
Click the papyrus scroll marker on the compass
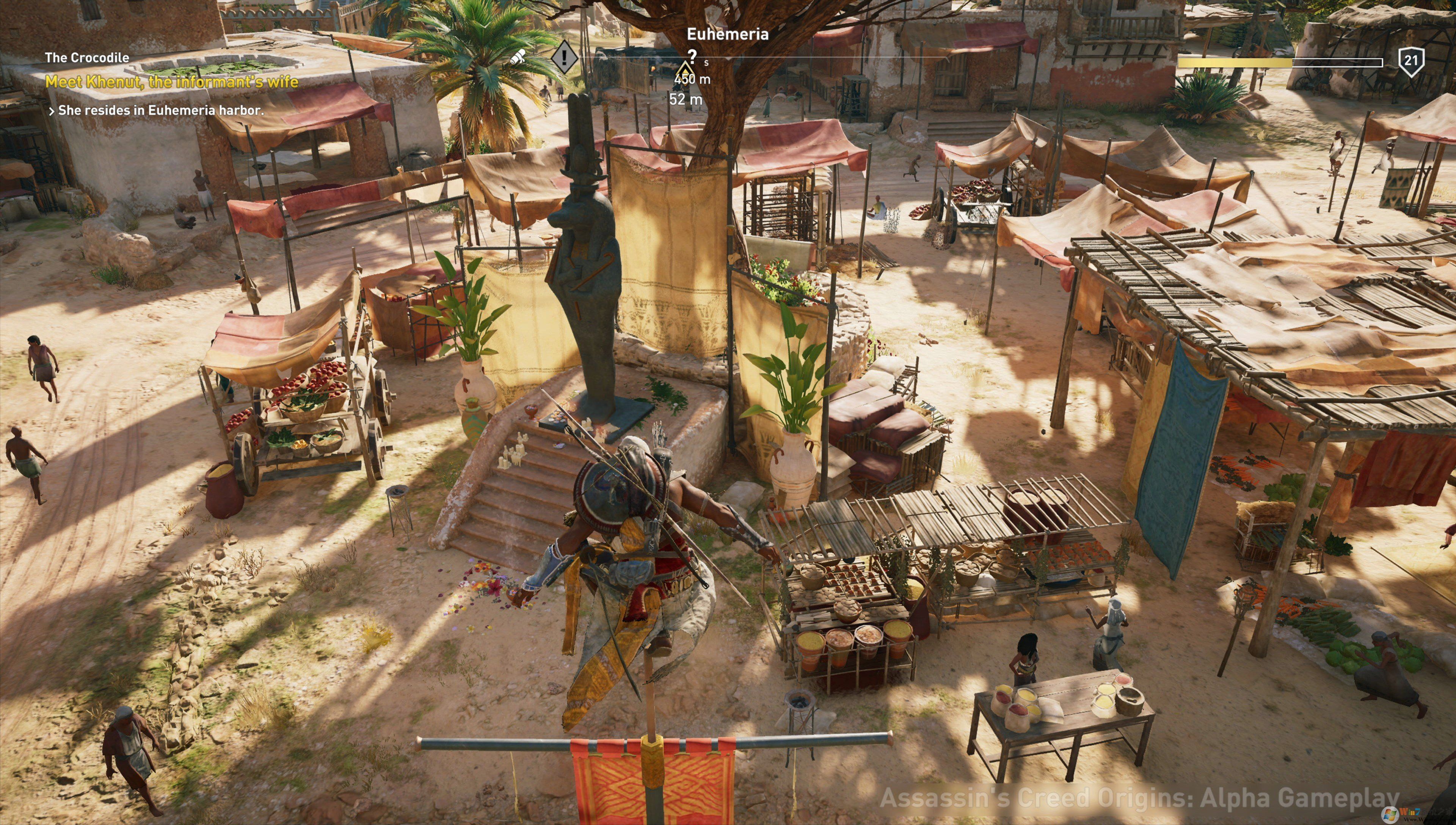coord(518,56)
